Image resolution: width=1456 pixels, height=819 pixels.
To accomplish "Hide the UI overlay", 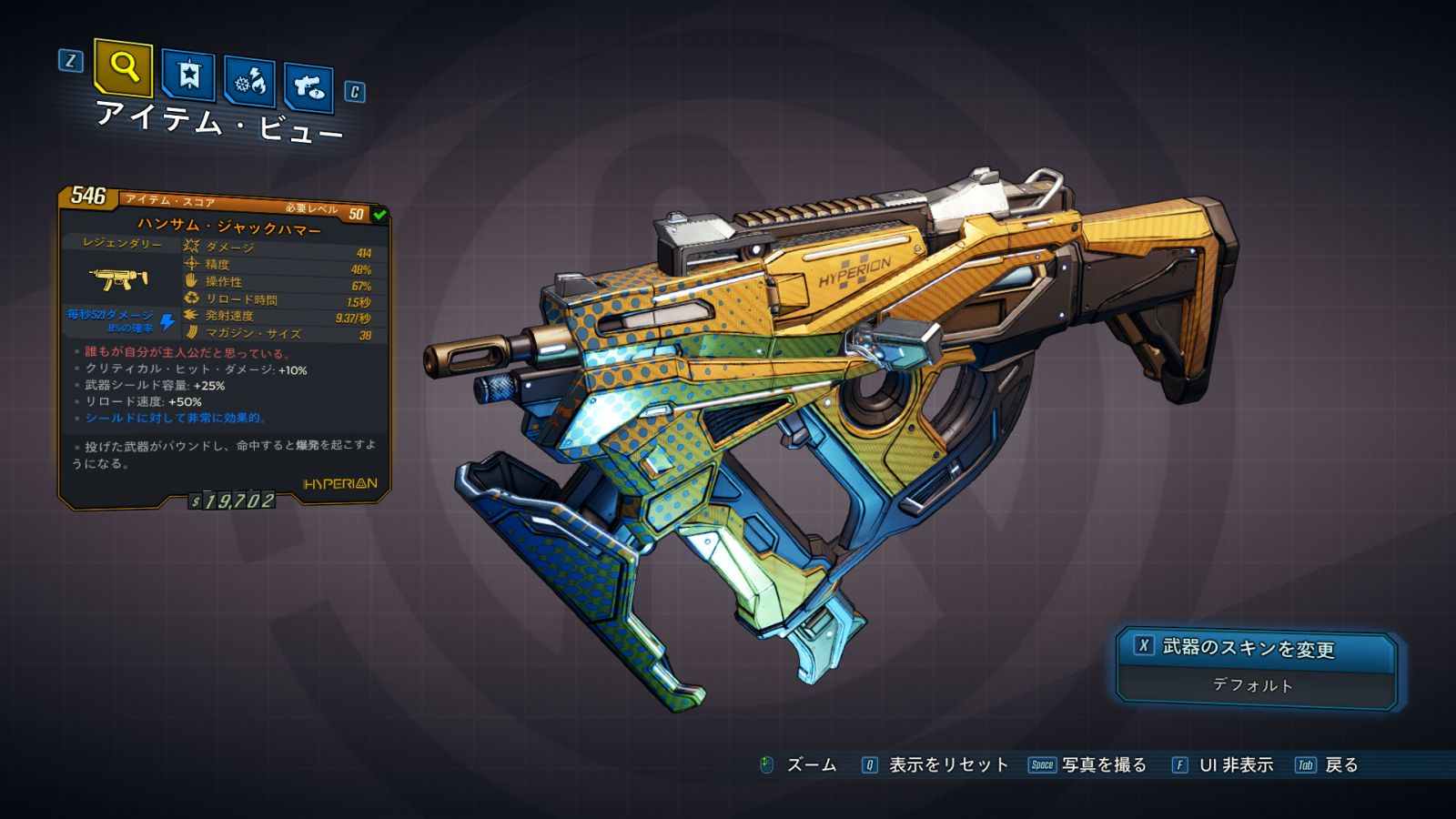I will pos(1223,765).
